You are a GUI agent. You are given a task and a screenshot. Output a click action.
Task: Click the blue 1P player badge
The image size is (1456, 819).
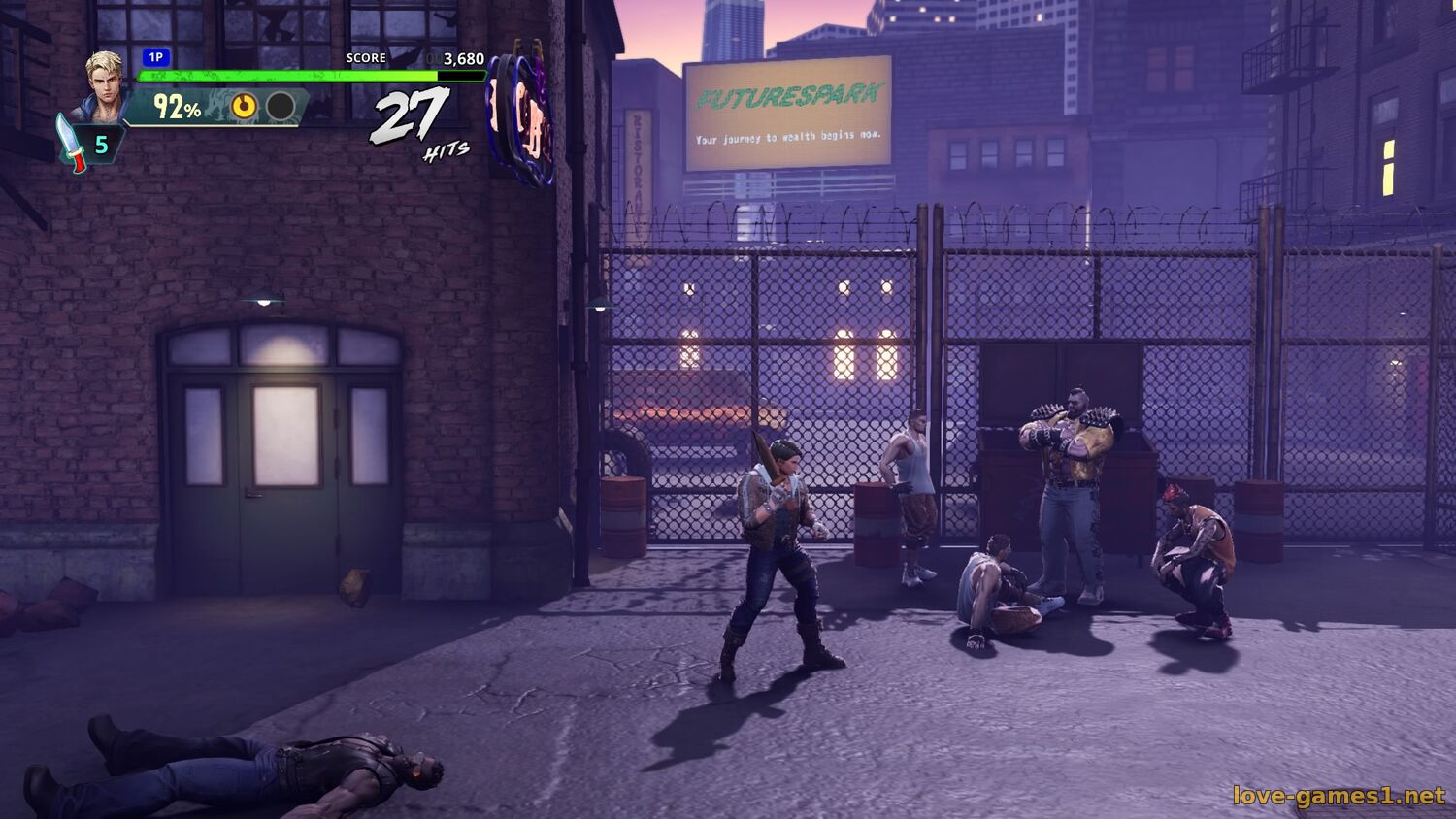click(x=155, y=58)
